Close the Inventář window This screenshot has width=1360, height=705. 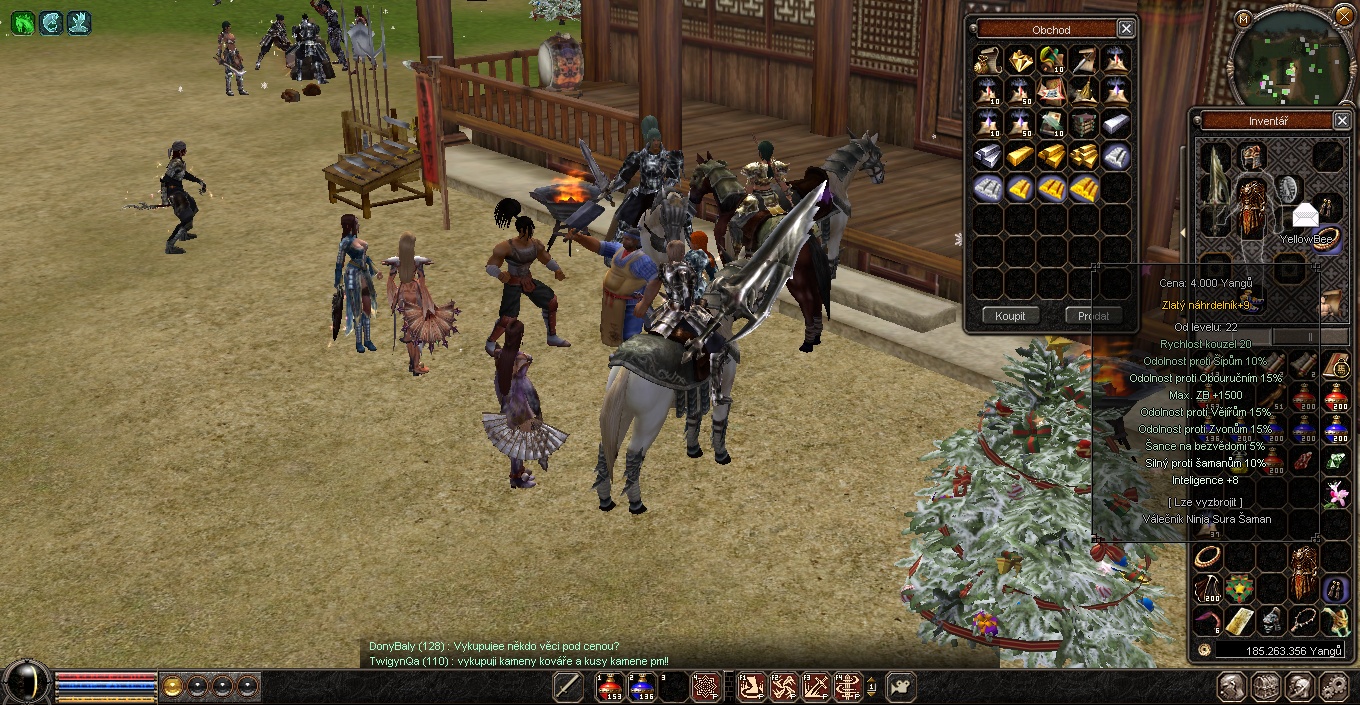[x=1342, y=121]
